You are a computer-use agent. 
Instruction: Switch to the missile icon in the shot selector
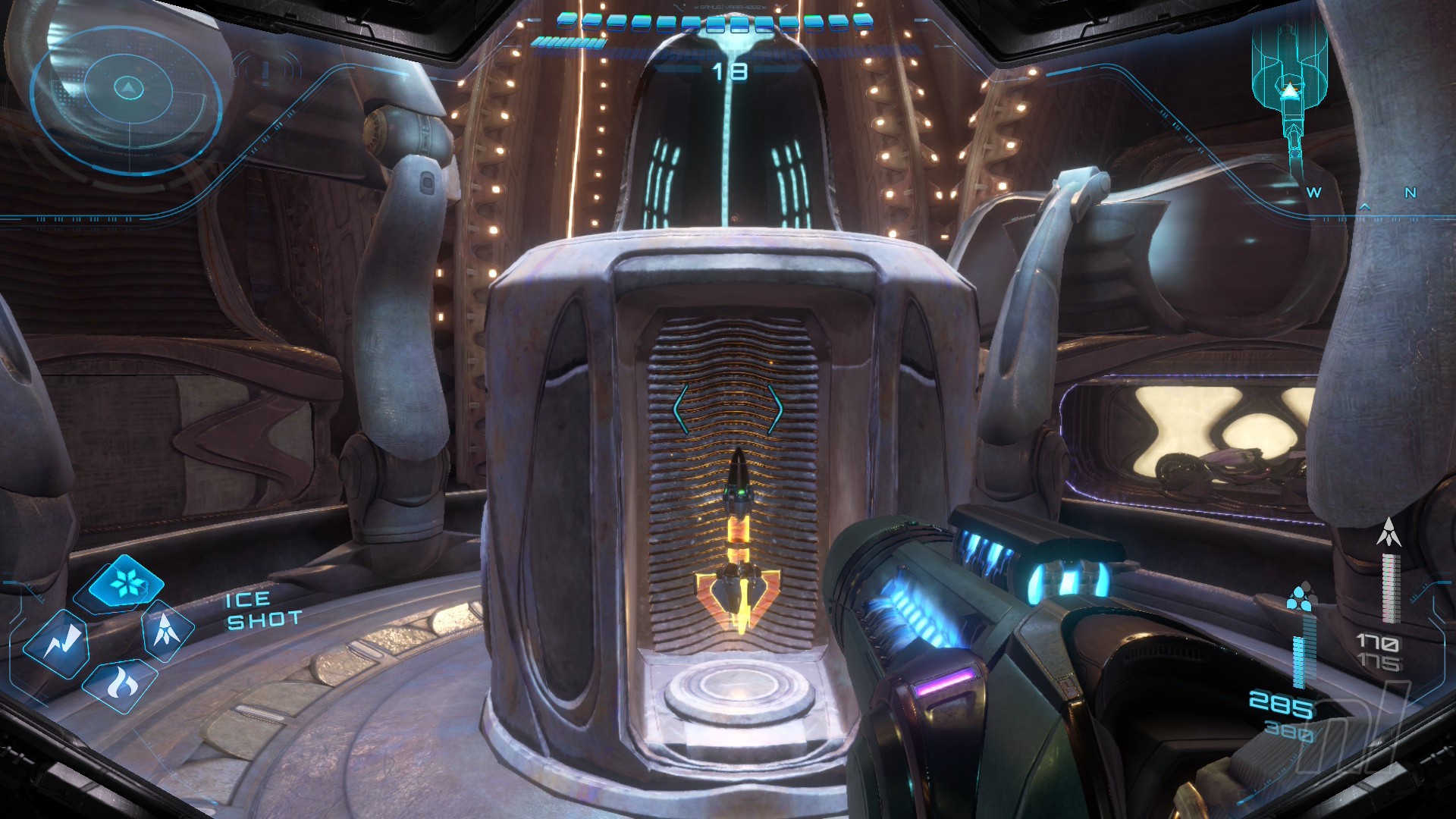166,630
